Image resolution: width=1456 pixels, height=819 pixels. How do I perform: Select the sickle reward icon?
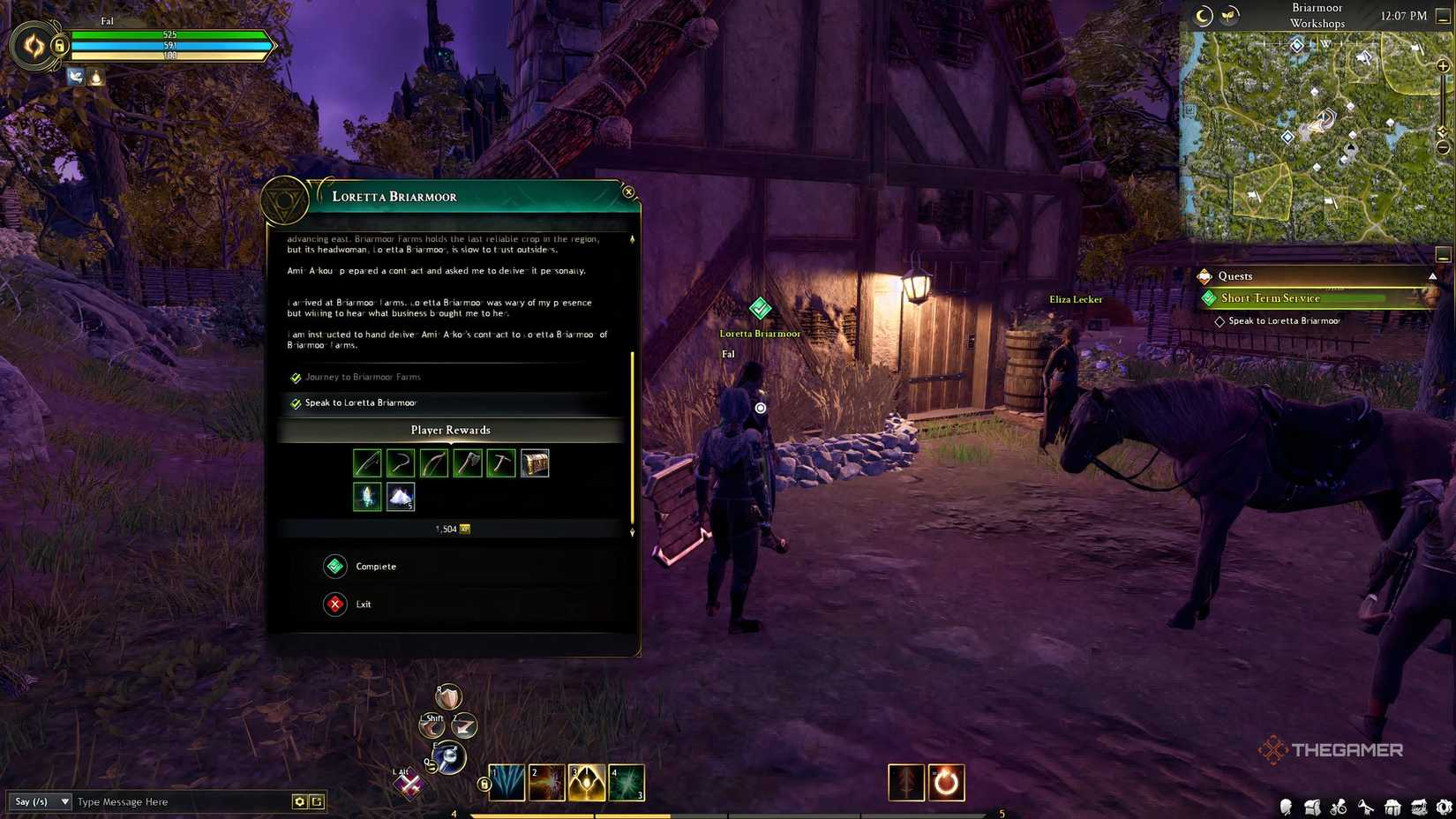(401, 462)
